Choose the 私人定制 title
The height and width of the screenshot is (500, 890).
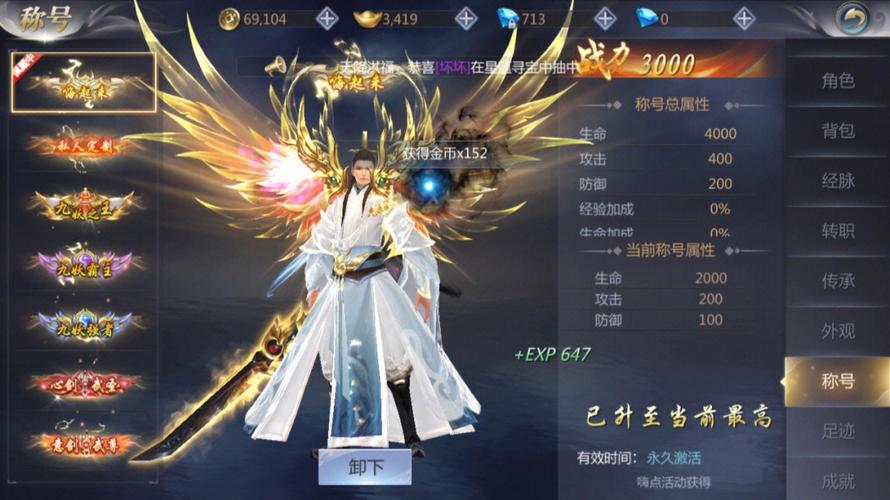[x=84, y=146]
